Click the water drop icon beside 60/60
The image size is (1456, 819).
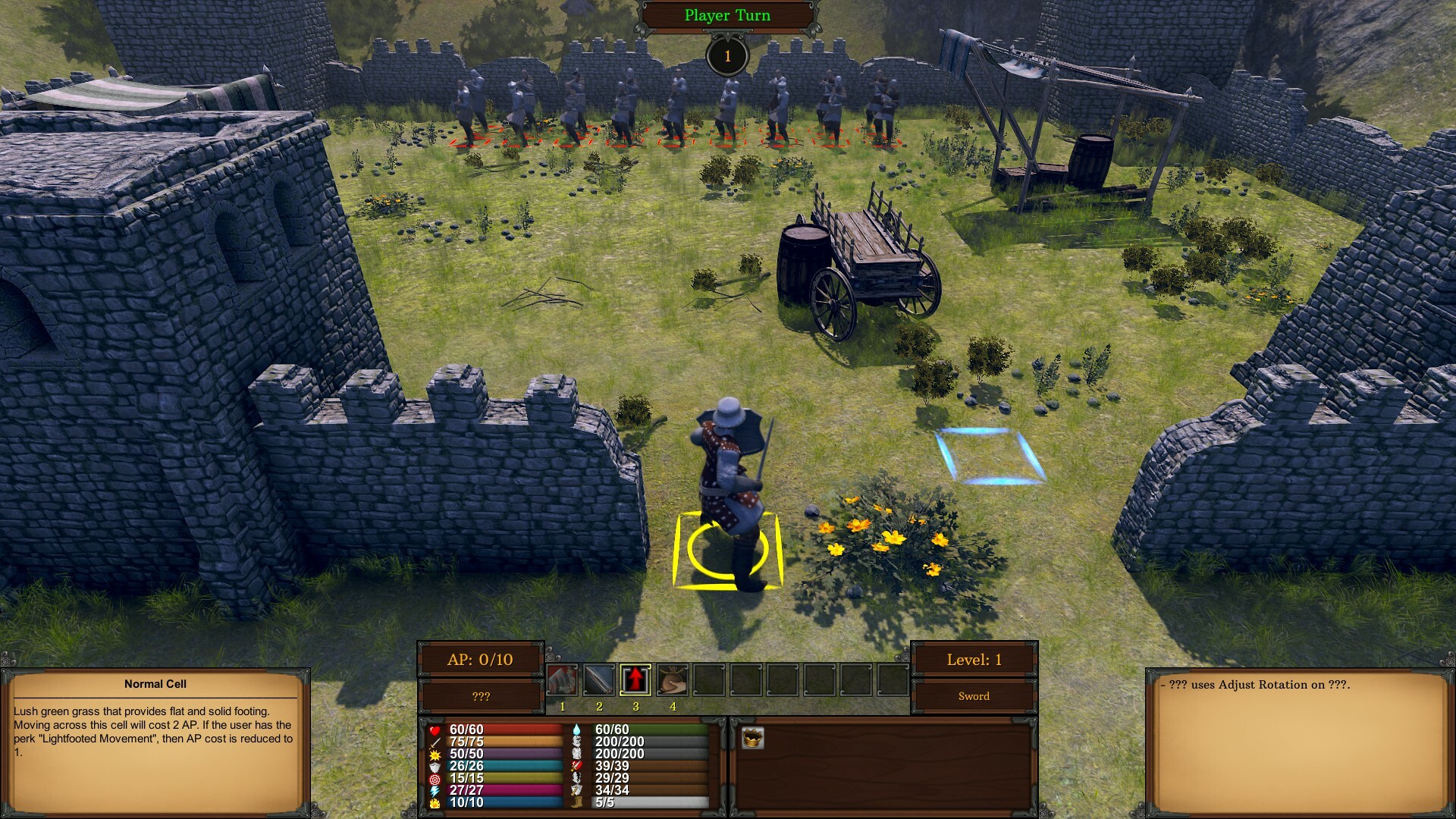pyautogui.click(x=576, y=730)
